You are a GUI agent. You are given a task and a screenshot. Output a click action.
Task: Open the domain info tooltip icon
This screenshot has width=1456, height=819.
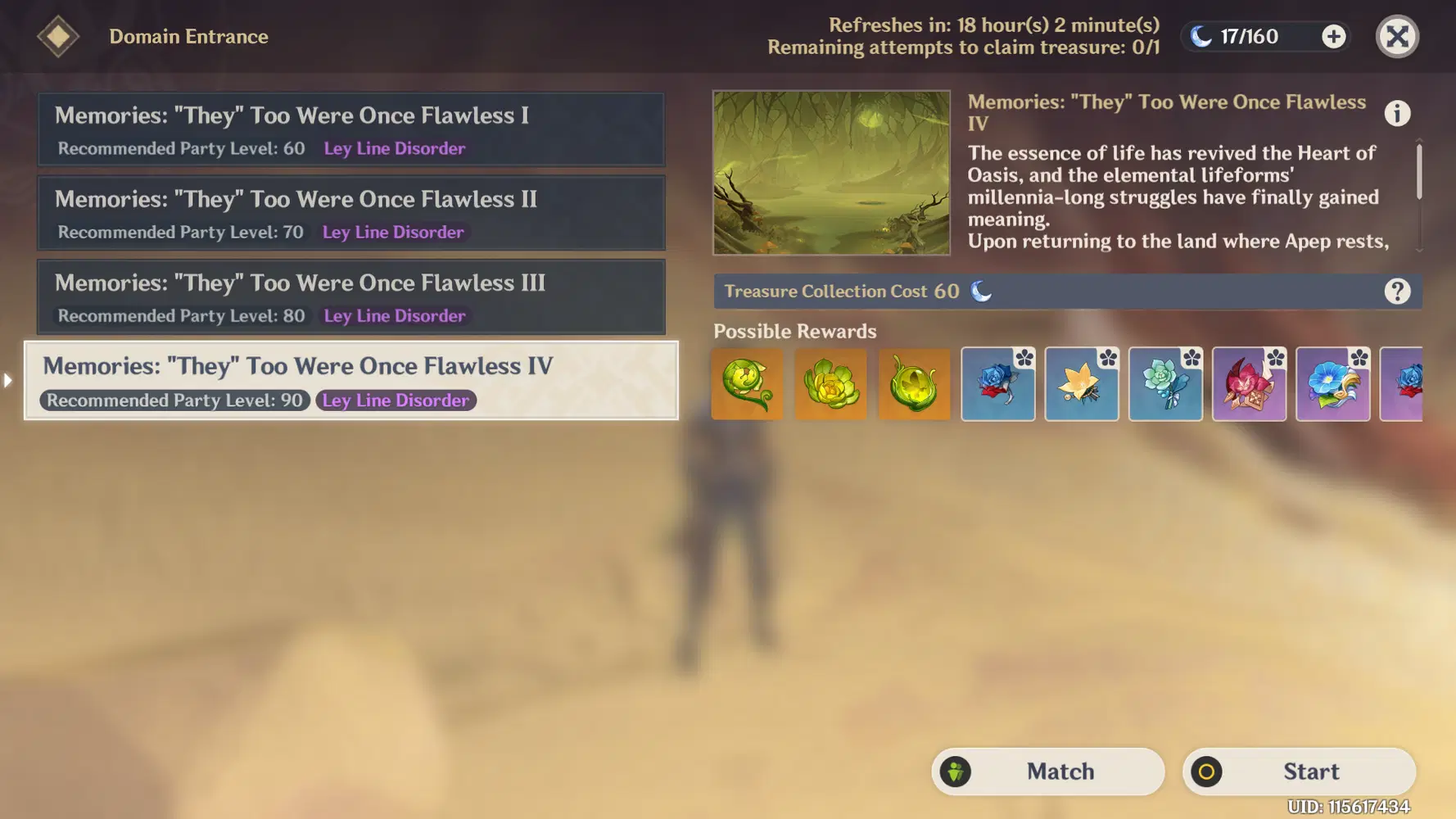1398,113
